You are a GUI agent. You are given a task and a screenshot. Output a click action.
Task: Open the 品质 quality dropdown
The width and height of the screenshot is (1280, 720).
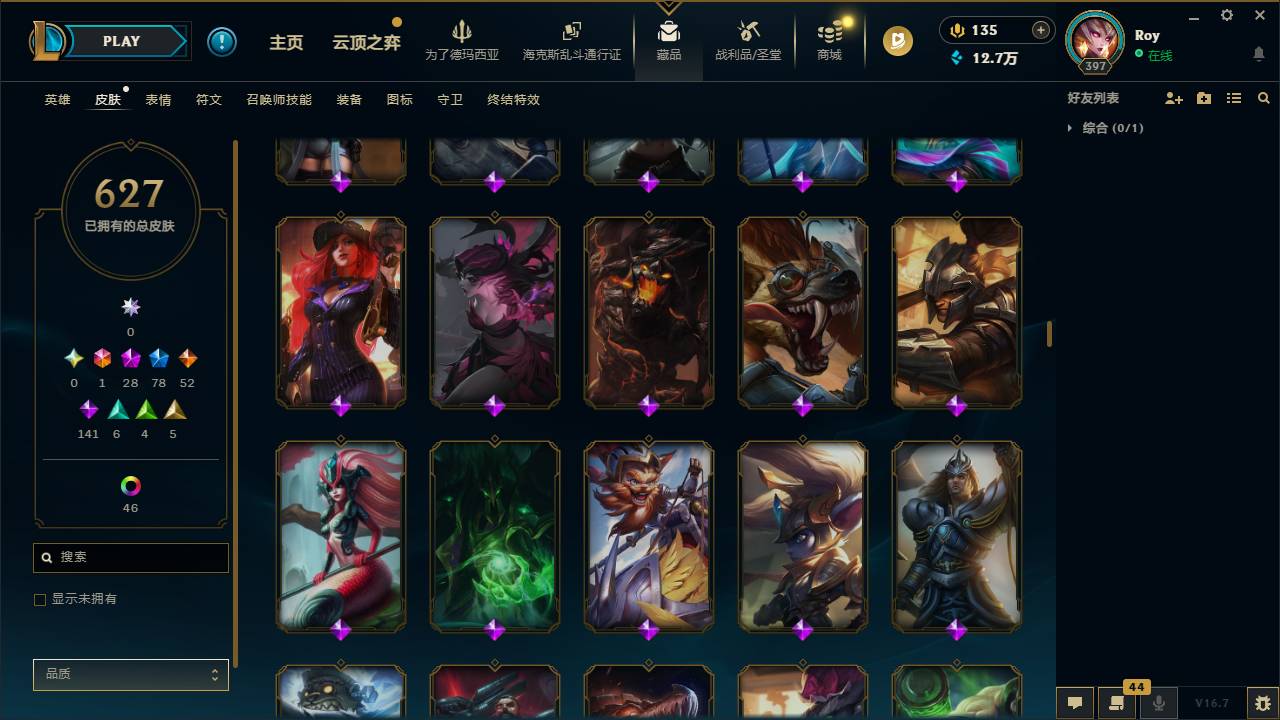[130, 674]
